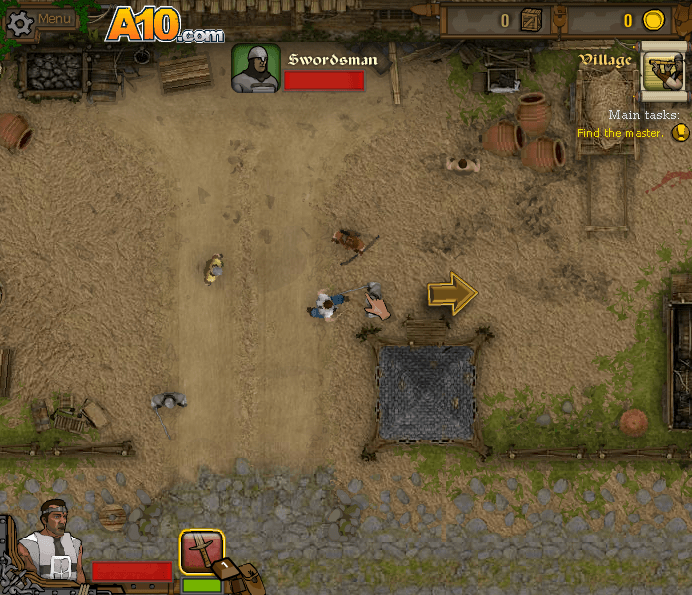Click the 'Find the master.' task
Screen dimensions: 692x595
pyautogui.click(x=619, y=133)
